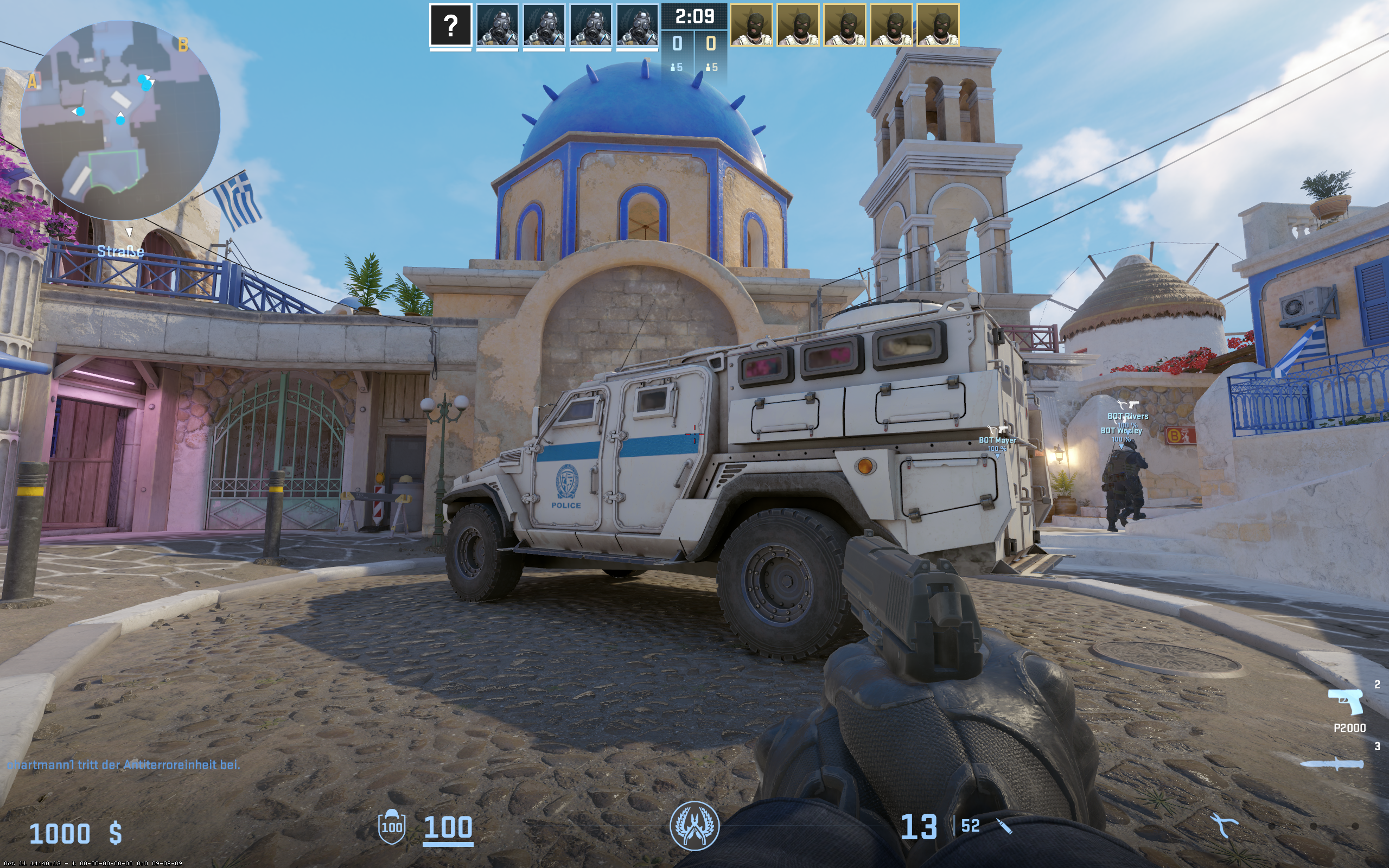Click the armor shield icon
The width and height of the screenshot is (1389, 868).
[x=391, y=827]
